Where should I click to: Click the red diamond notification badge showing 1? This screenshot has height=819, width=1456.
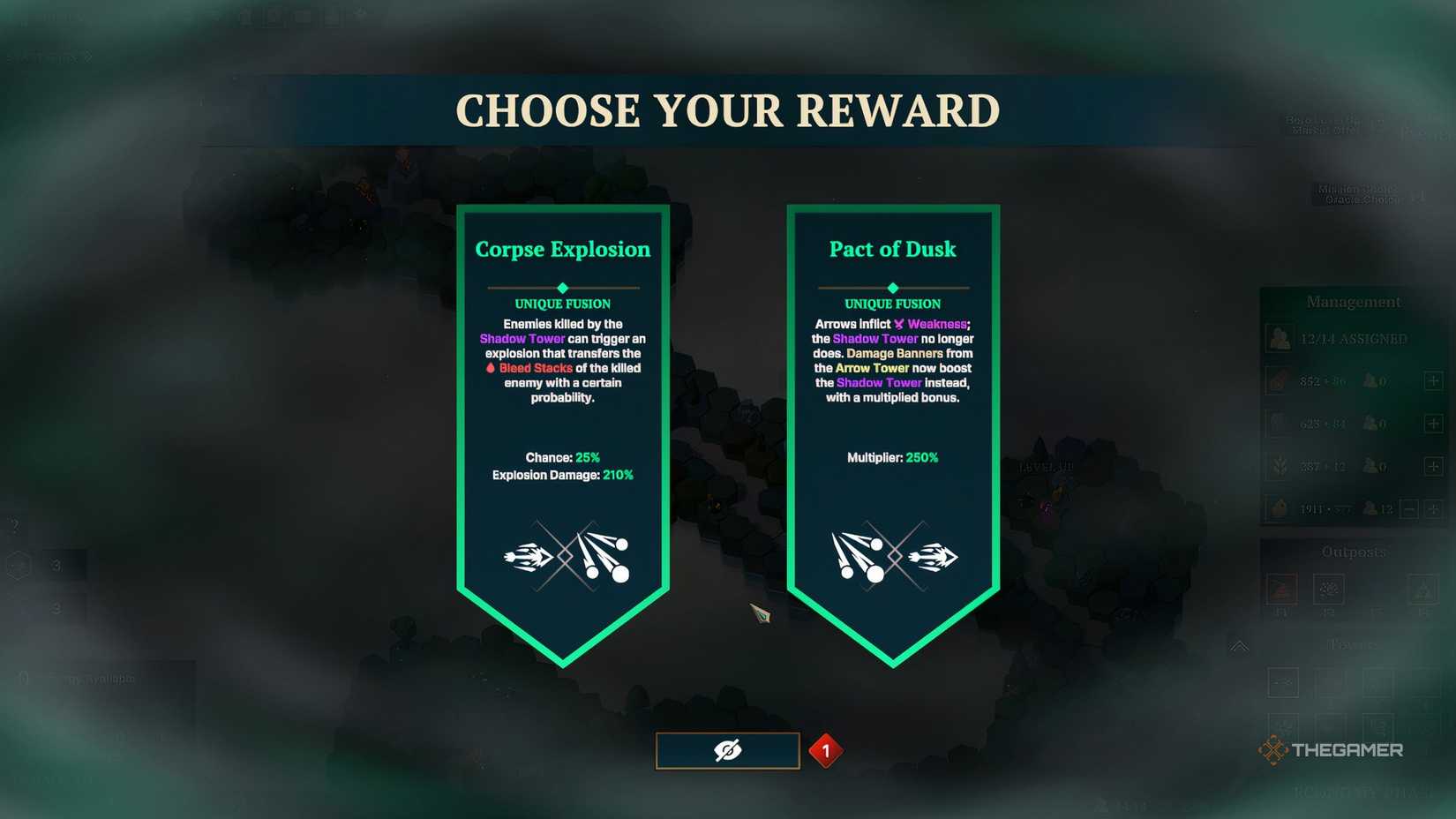(x=826, y=749)
